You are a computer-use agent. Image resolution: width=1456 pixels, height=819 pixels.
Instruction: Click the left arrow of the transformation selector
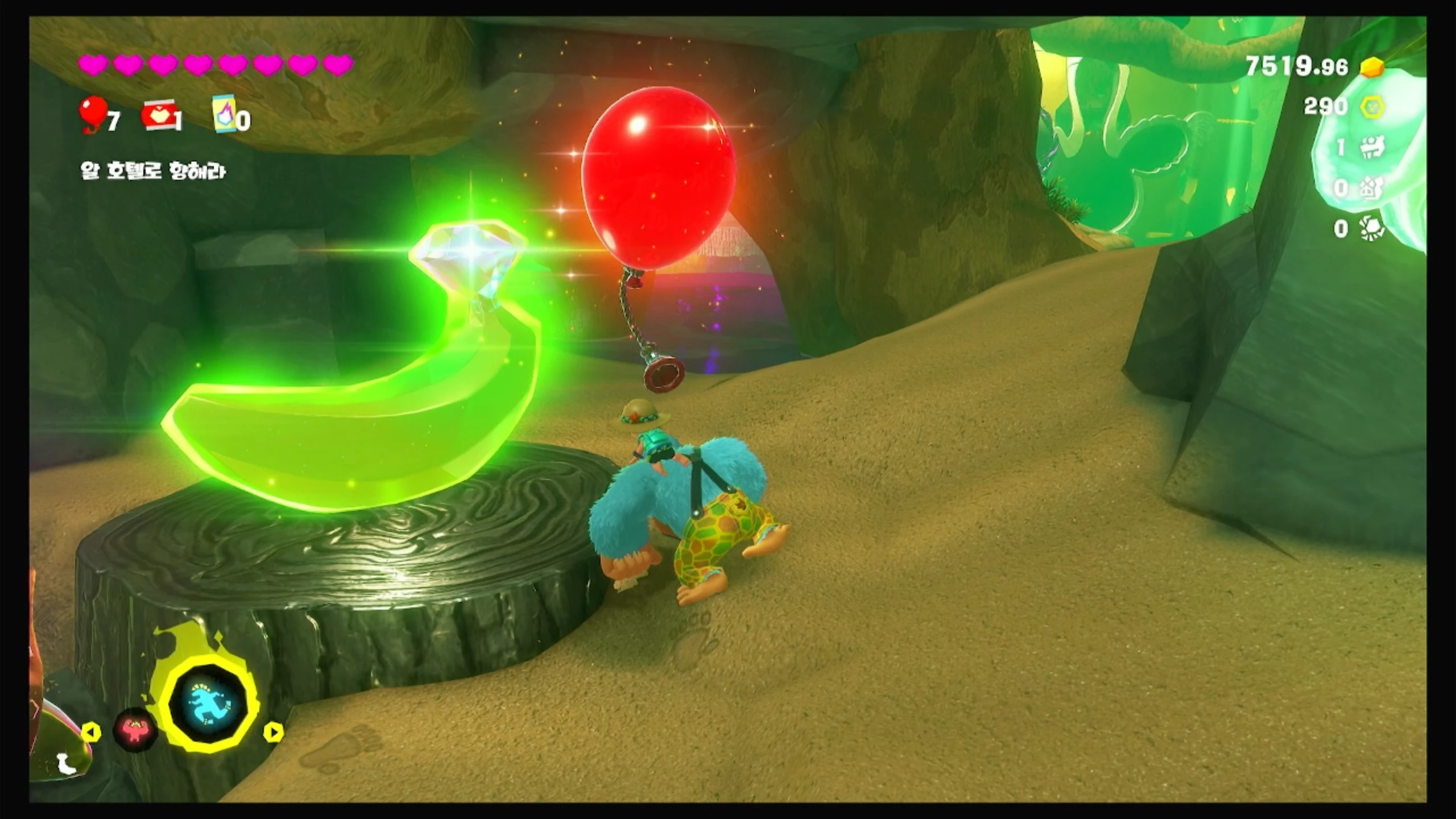[x=91, y=732]
